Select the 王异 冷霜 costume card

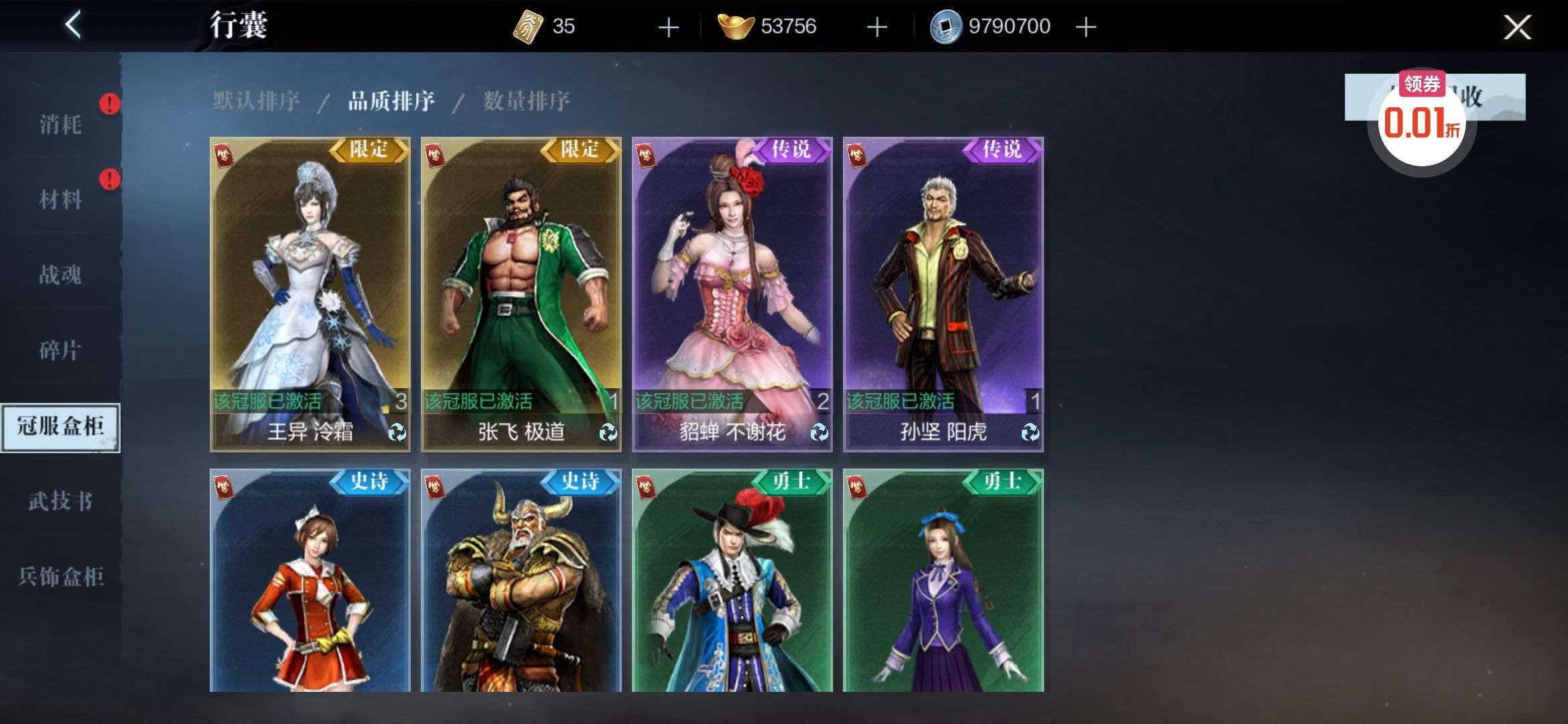coord(310,294)
